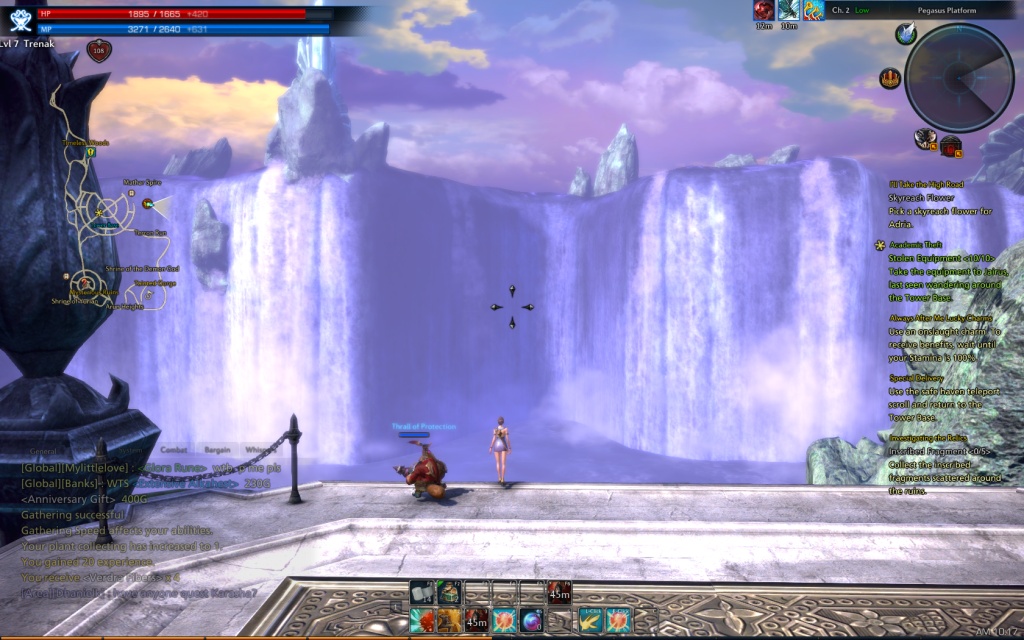Open the Bargain chat tab

pos(217,450)
